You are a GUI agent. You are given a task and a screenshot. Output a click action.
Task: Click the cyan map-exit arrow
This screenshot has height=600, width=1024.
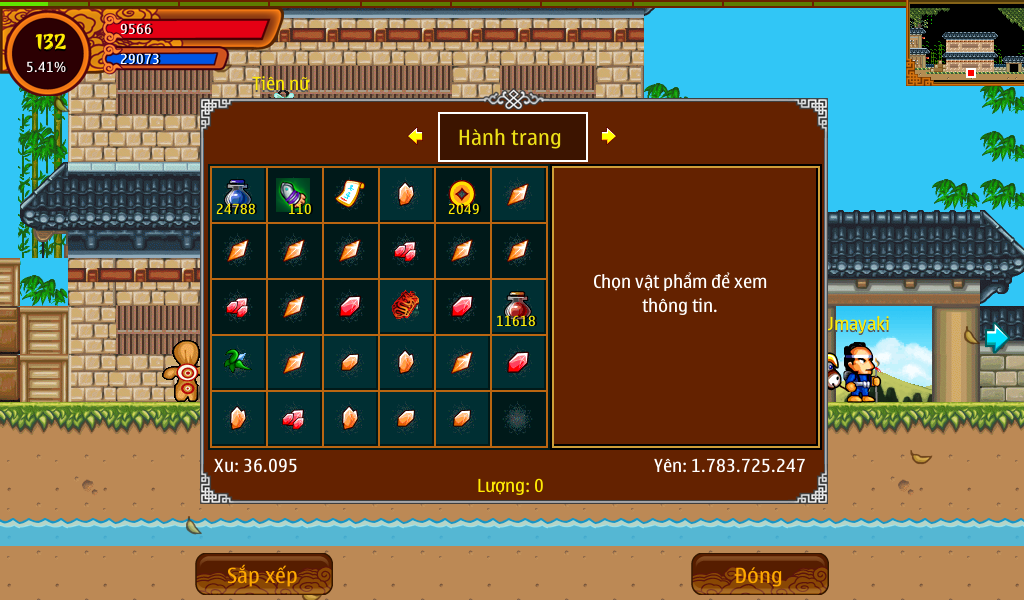pos(996,338)
